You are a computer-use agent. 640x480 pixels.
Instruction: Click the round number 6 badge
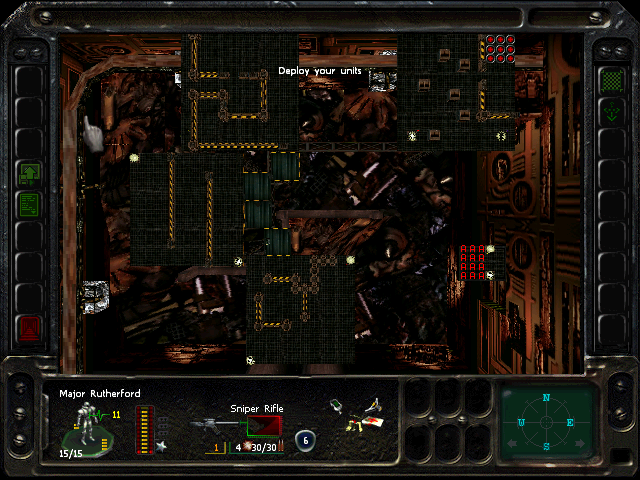(304, 440)
